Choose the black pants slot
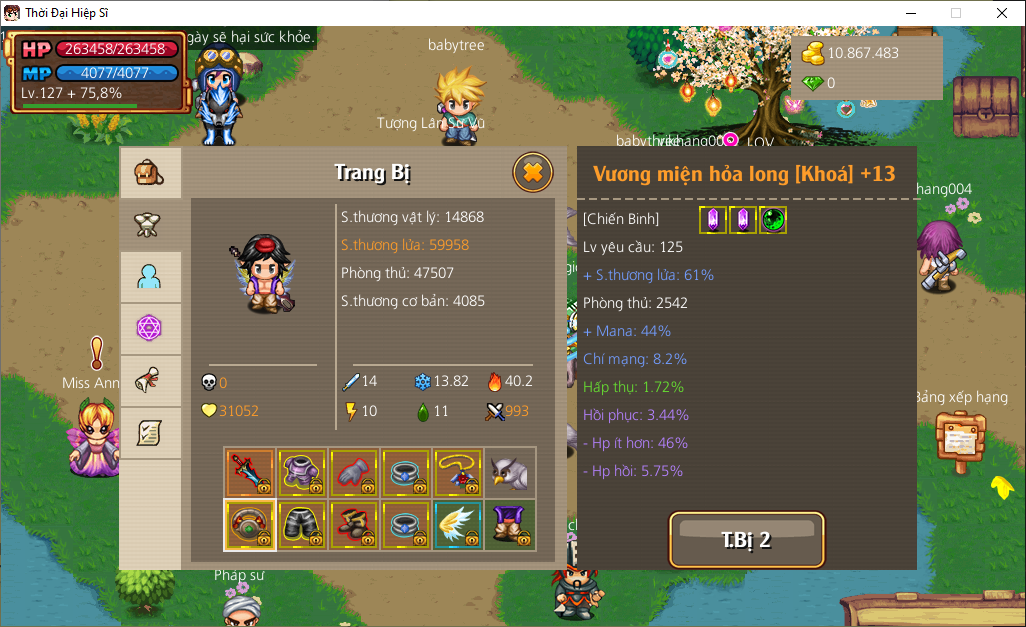Screen dimensions: 1026x627 tap(302, 525)
